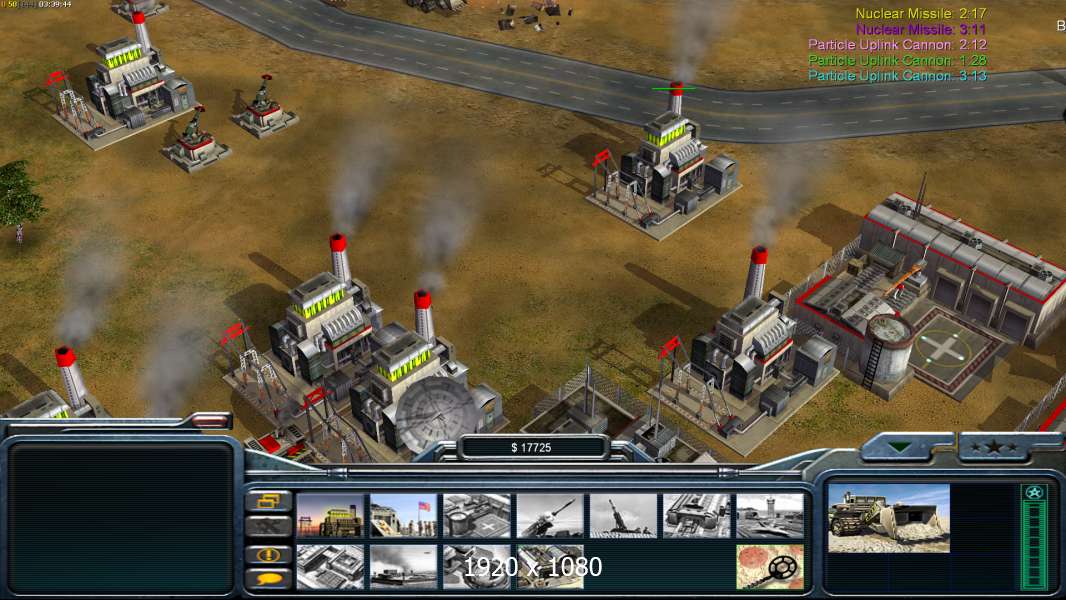Build the power plant from the command bar
The width and height of the screenshot is (1066, 600).
click(330, 516)
